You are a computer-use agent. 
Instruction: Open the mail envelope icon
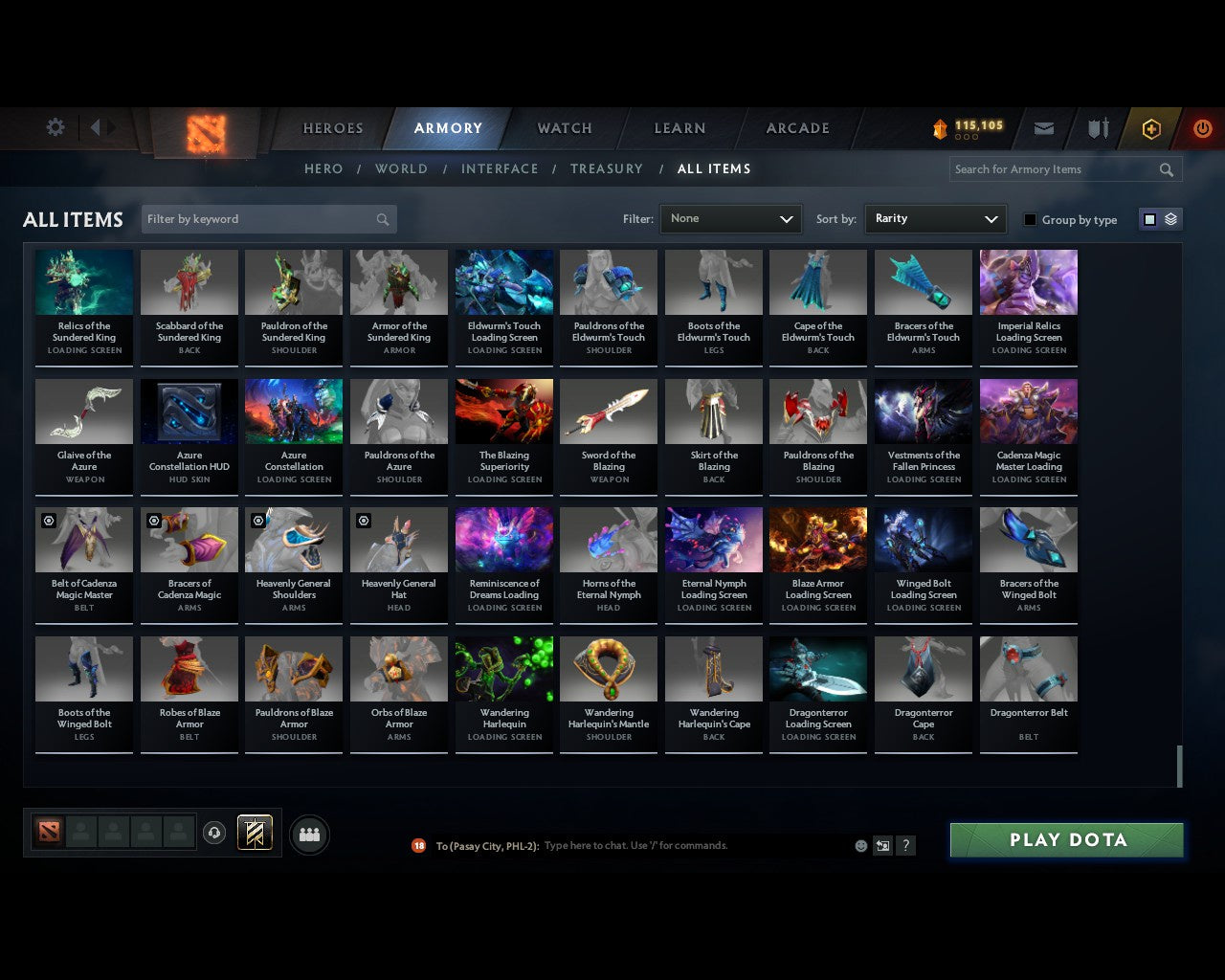[x=1044, y=127]
